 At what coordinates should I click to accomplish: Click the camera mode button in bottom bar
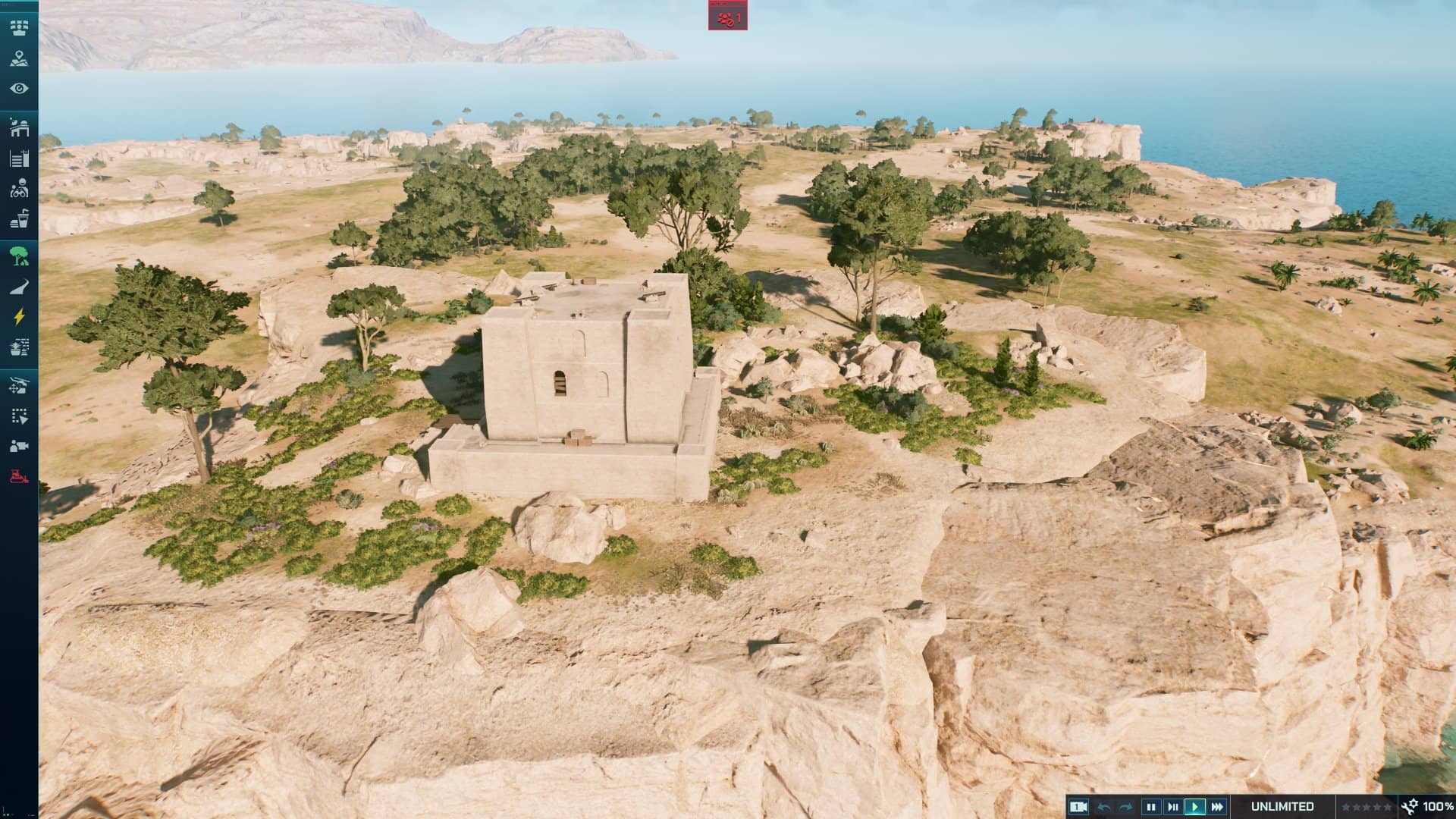pyautogui.click(x=1078, y=807)
